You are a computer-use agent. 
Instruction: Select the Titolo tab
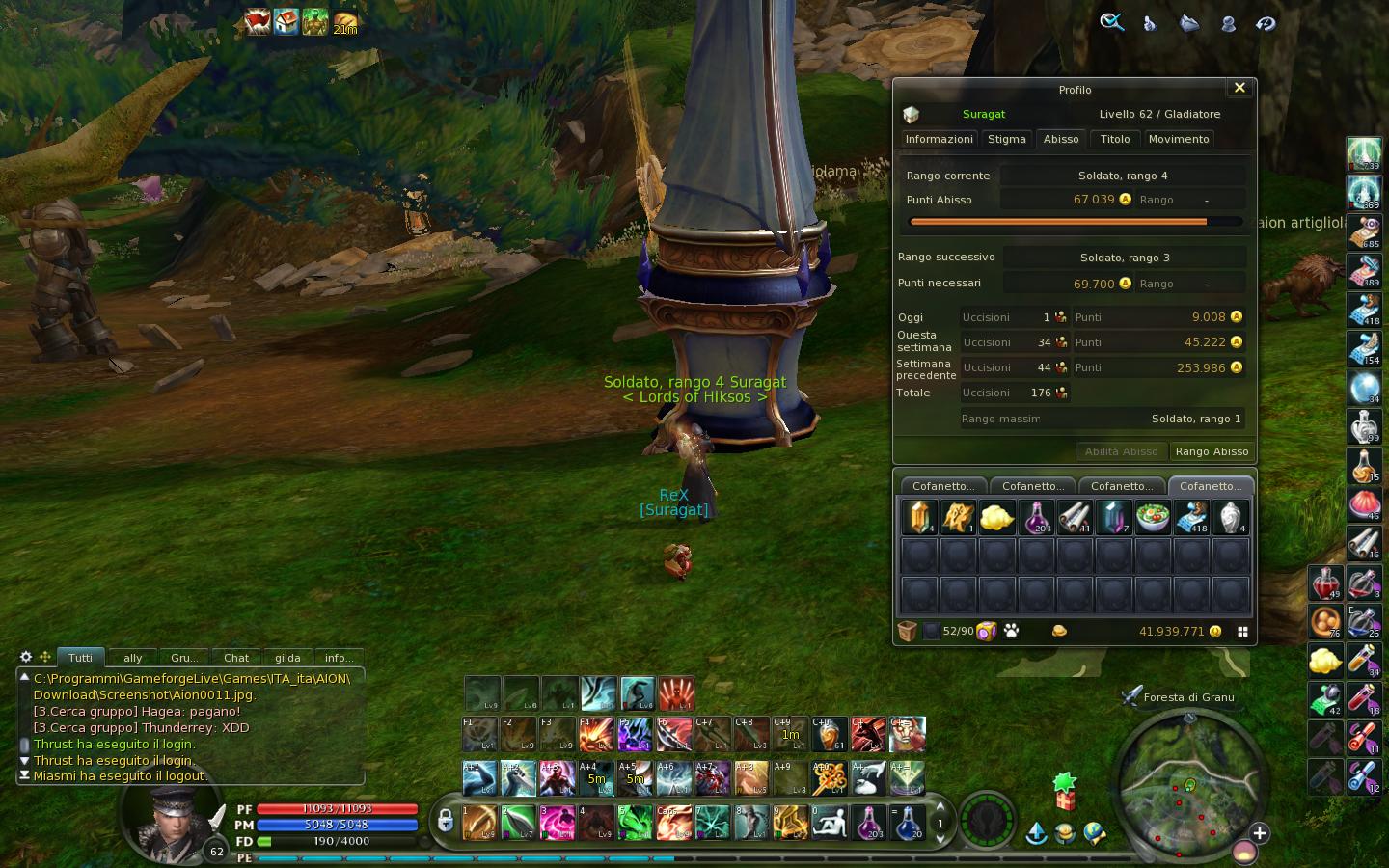point(1115,139)
